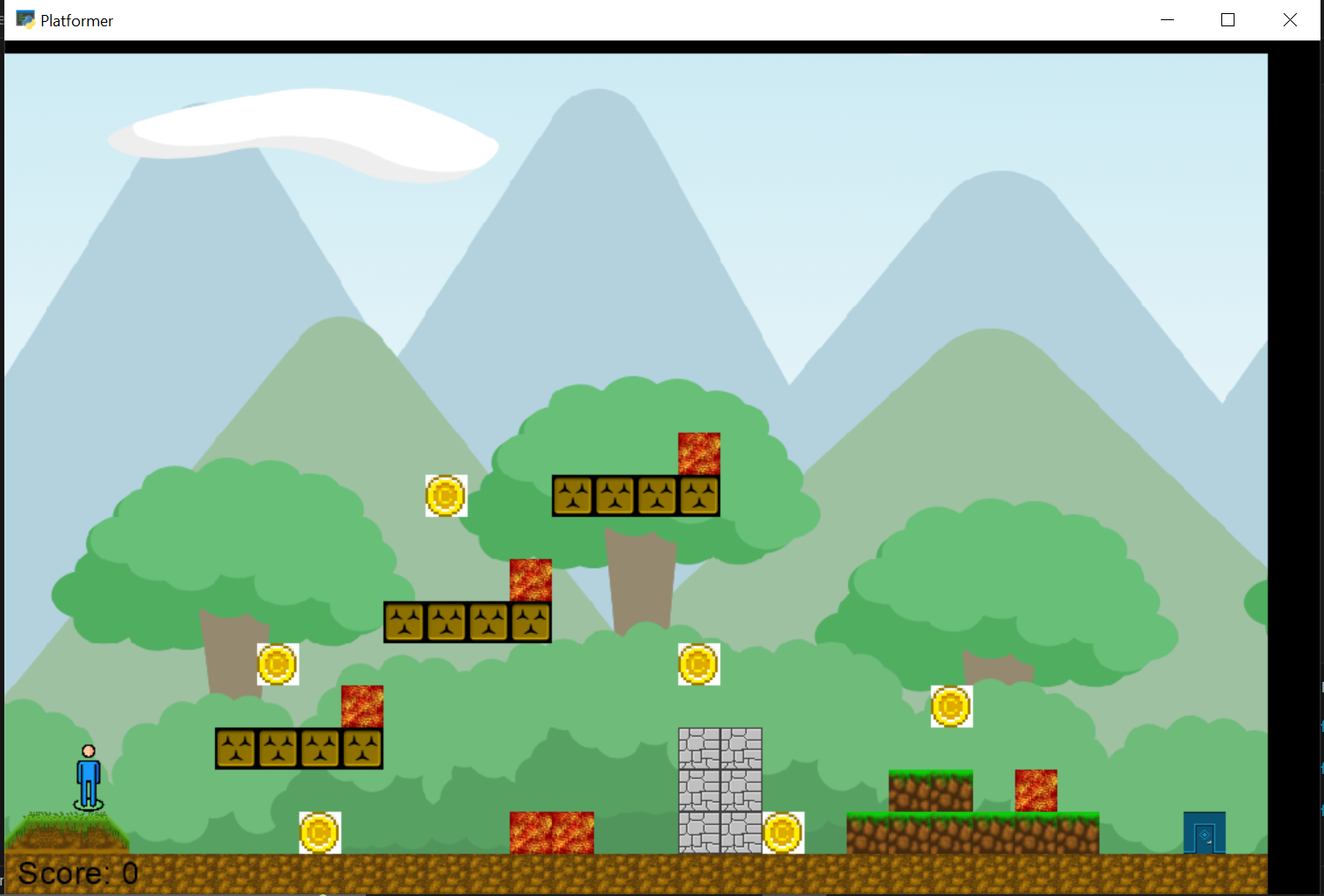Click the blue exit door on the right
This screenshot has width=1324, height=896.
tap(1206, 832)
